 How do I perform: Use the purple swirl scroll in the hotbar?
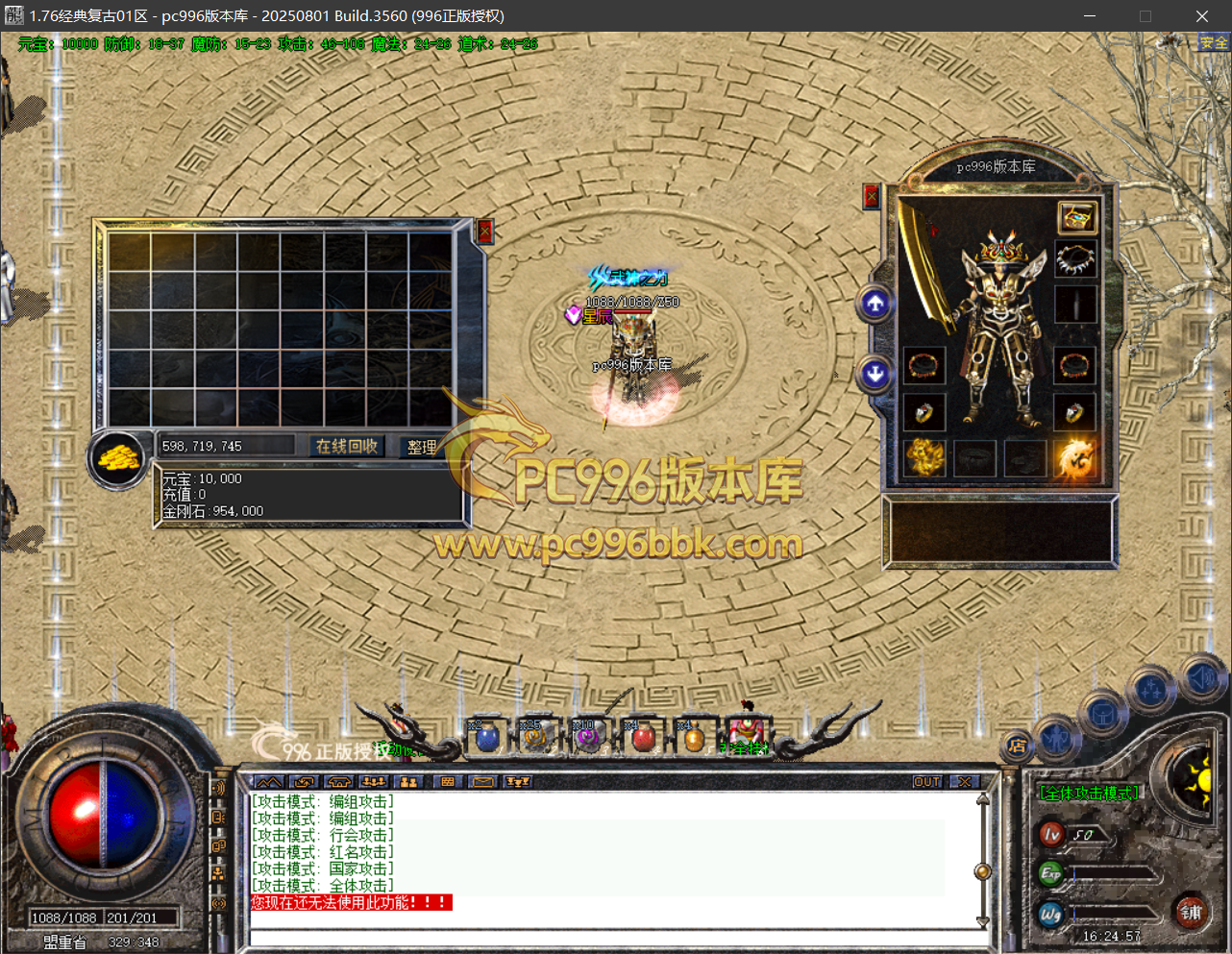click(x=586, y=739)
